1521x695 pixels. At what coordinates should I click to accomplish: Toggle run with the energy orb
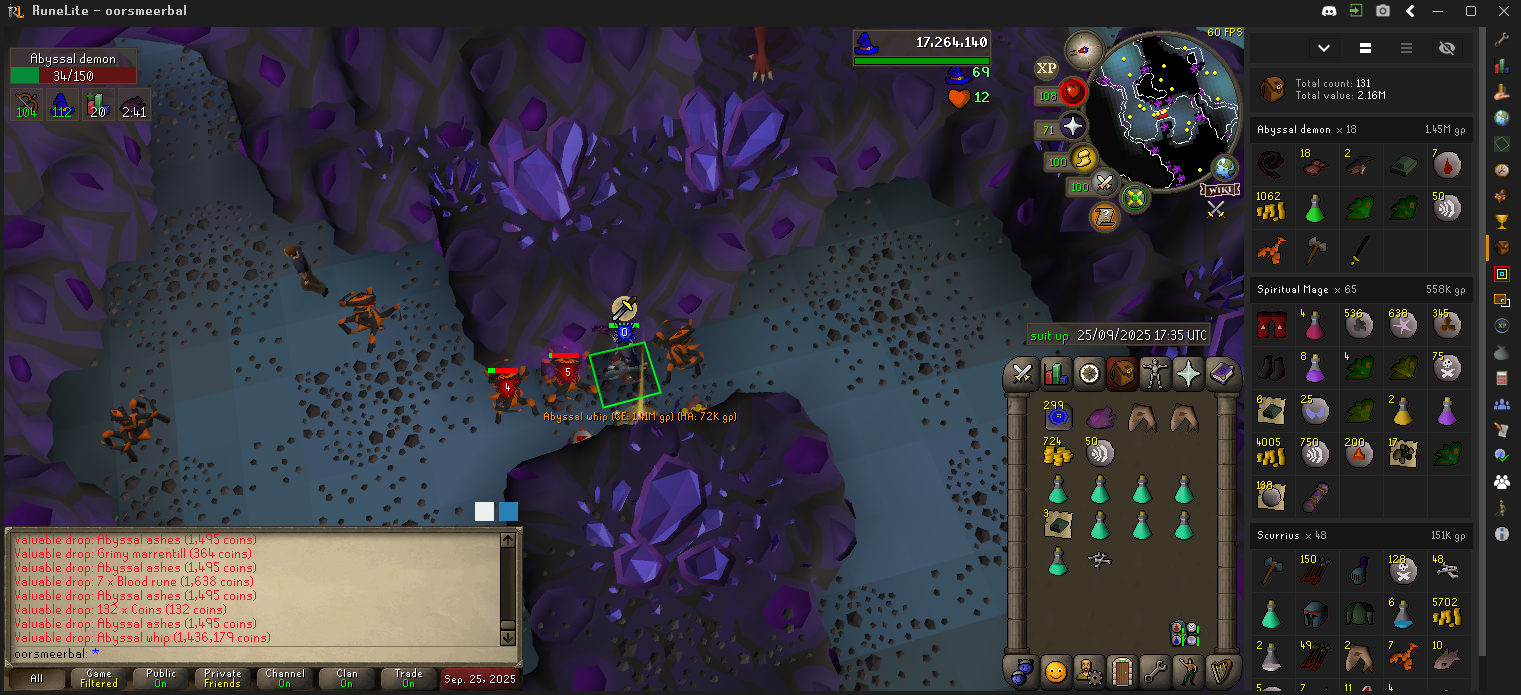click(x=1083, y=159)
